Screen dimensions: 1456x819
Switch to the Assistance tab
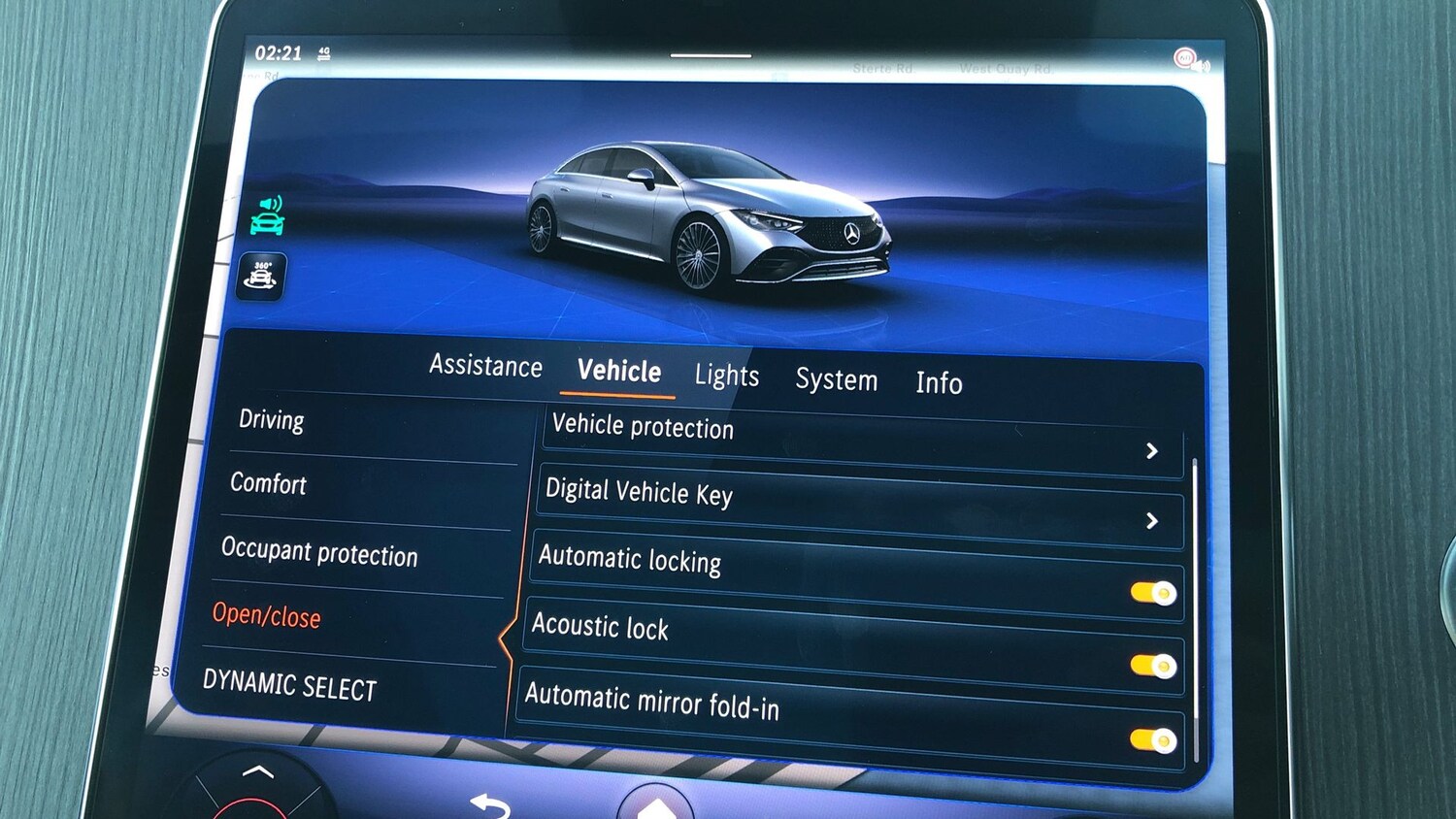485,366
